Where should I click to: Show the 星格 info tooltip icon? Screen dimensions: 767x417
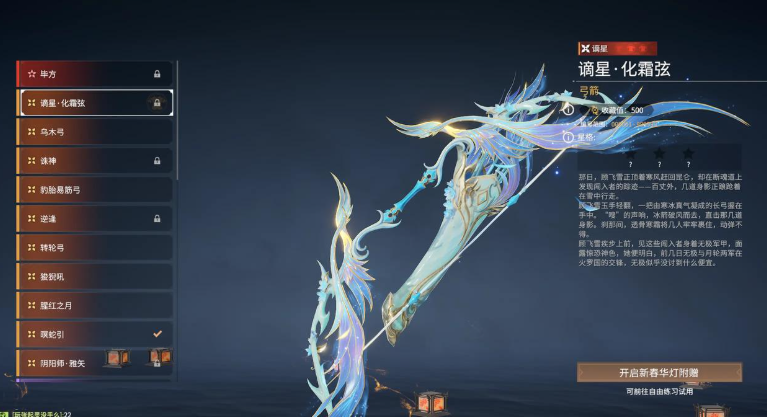pyautogui.click(x=568, y=136)
